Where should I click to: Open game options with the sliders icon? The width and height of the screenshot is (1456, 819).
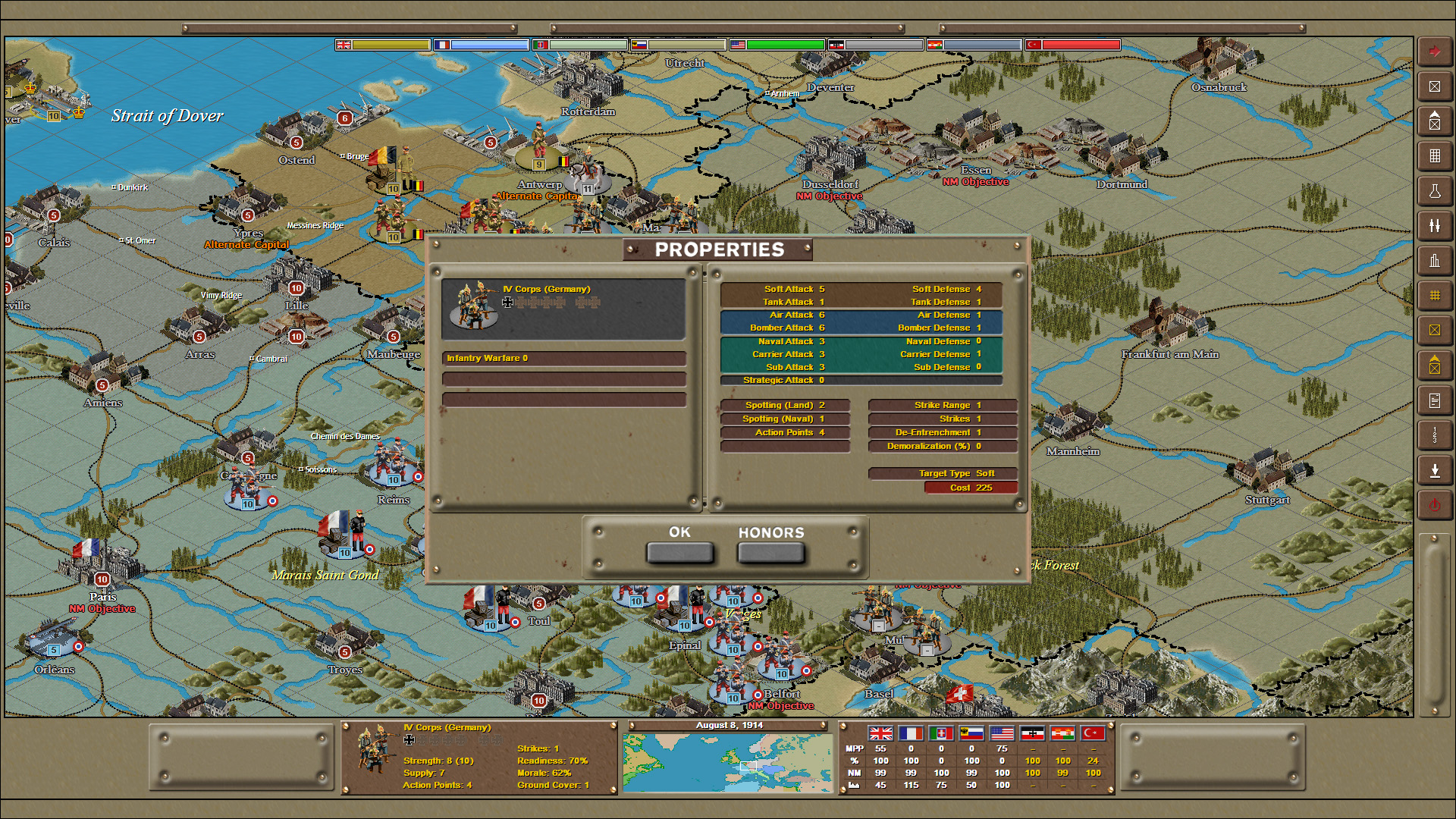1435,226
